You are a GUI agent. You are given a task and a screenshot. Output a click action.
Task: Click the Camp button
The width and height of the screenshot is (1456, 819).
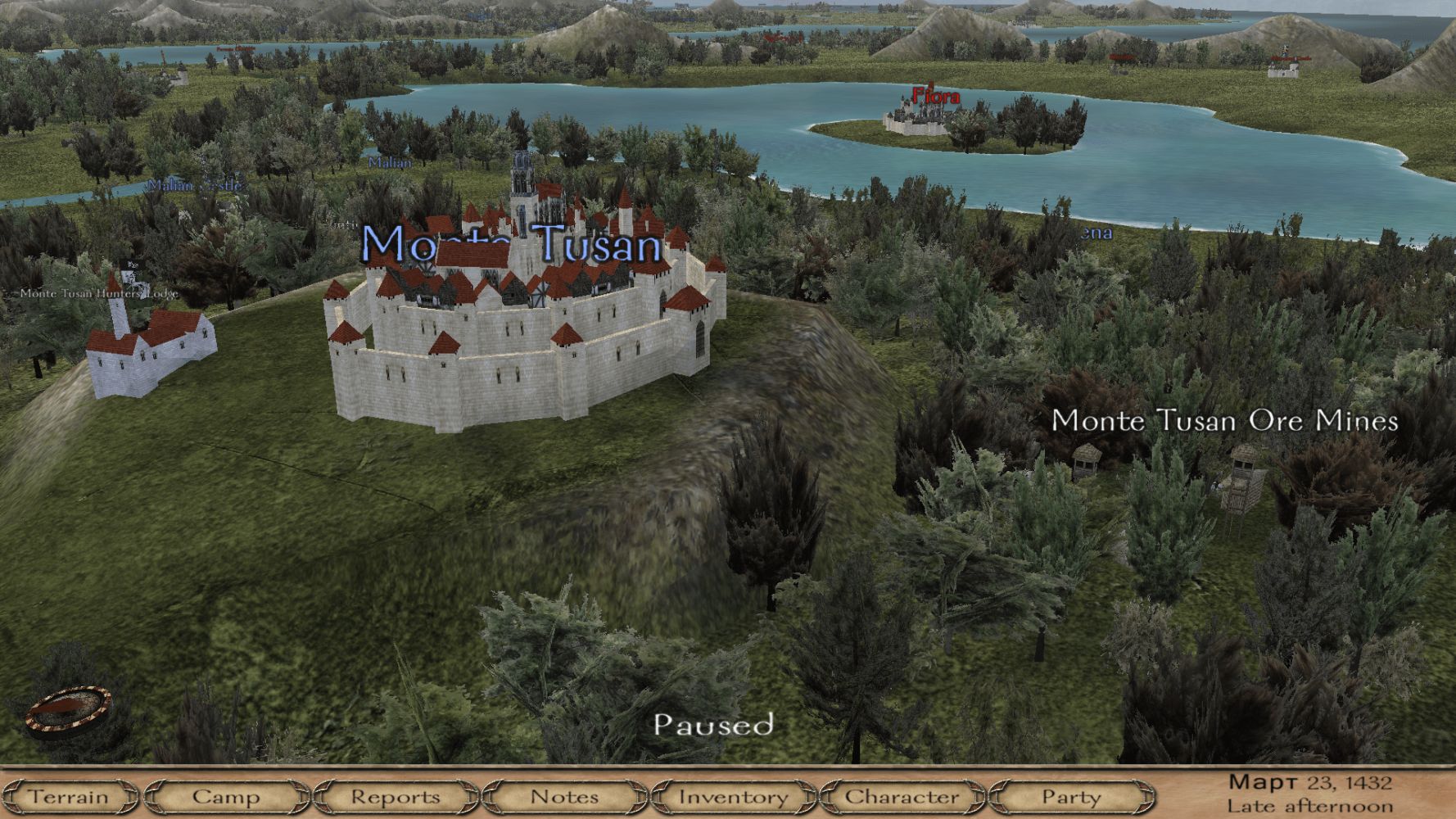(225, 796)
